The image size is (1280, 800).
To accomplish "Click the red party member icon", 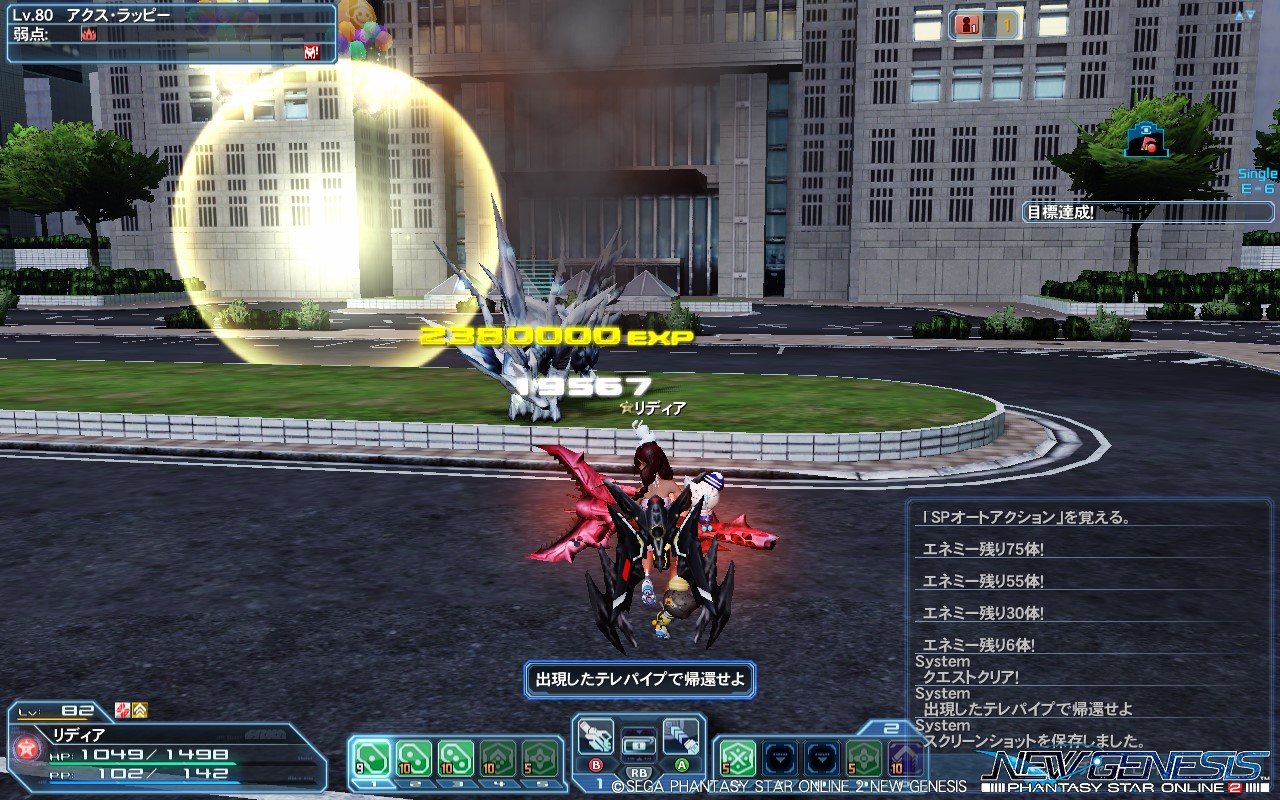I will pyautogui.click(x=967, y=25).
